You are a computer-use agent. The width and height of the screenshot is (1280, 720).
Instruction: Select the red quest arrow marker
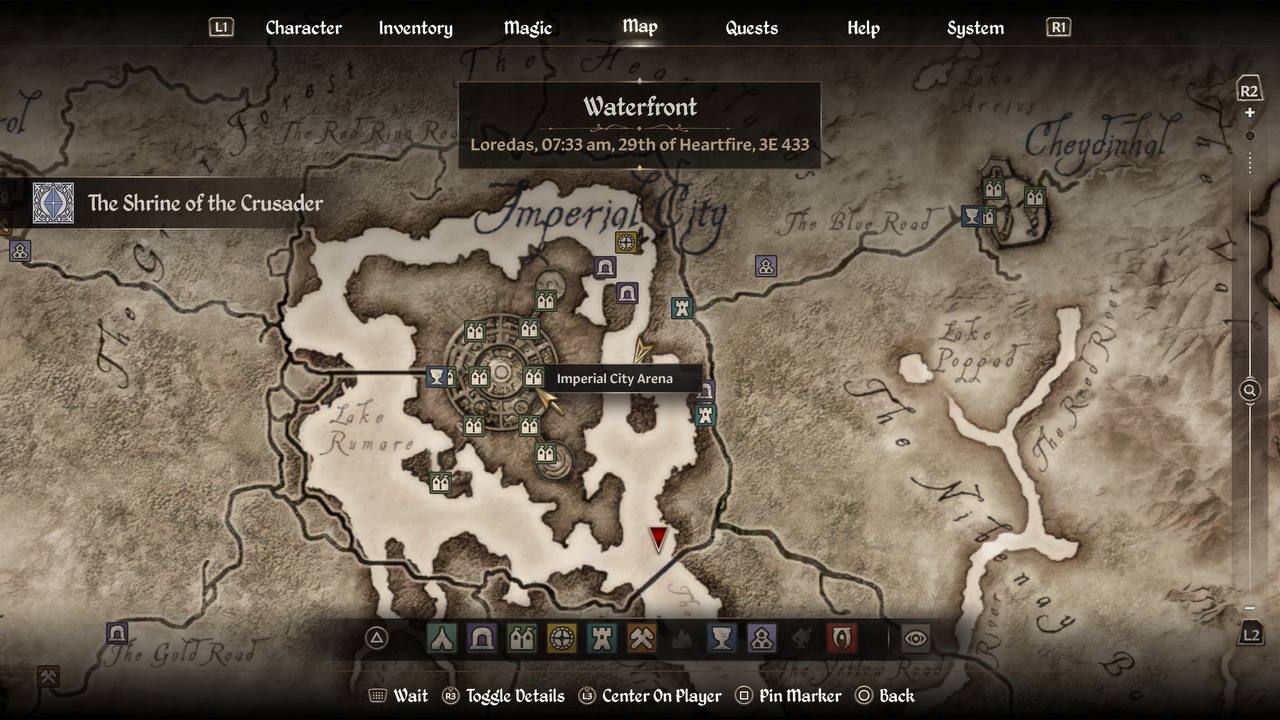(x=658, y=540)
